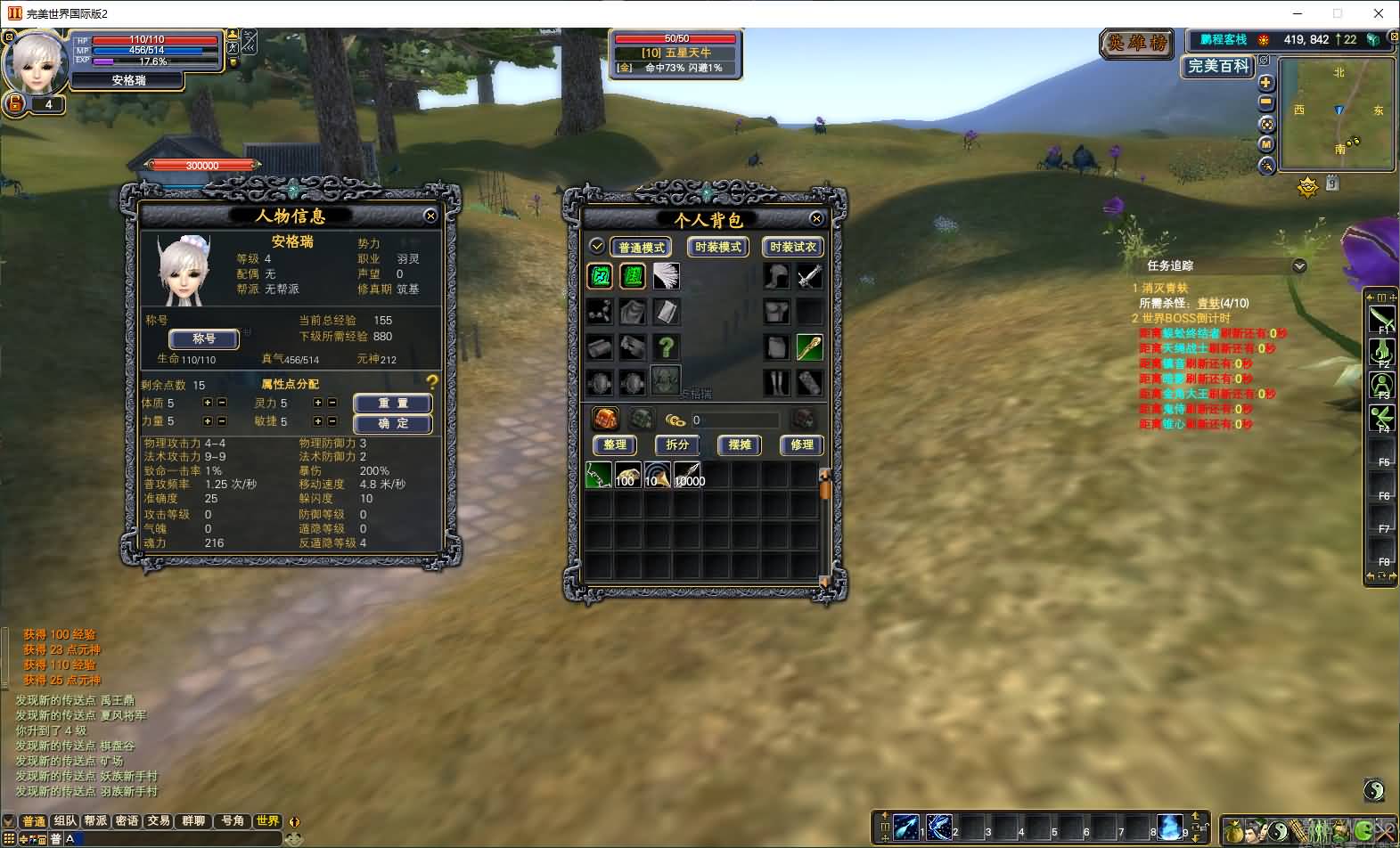The image size is (1400, 848).
Task: Open the 时装试衣 fitting tab
Action: [x=792, y=247]
